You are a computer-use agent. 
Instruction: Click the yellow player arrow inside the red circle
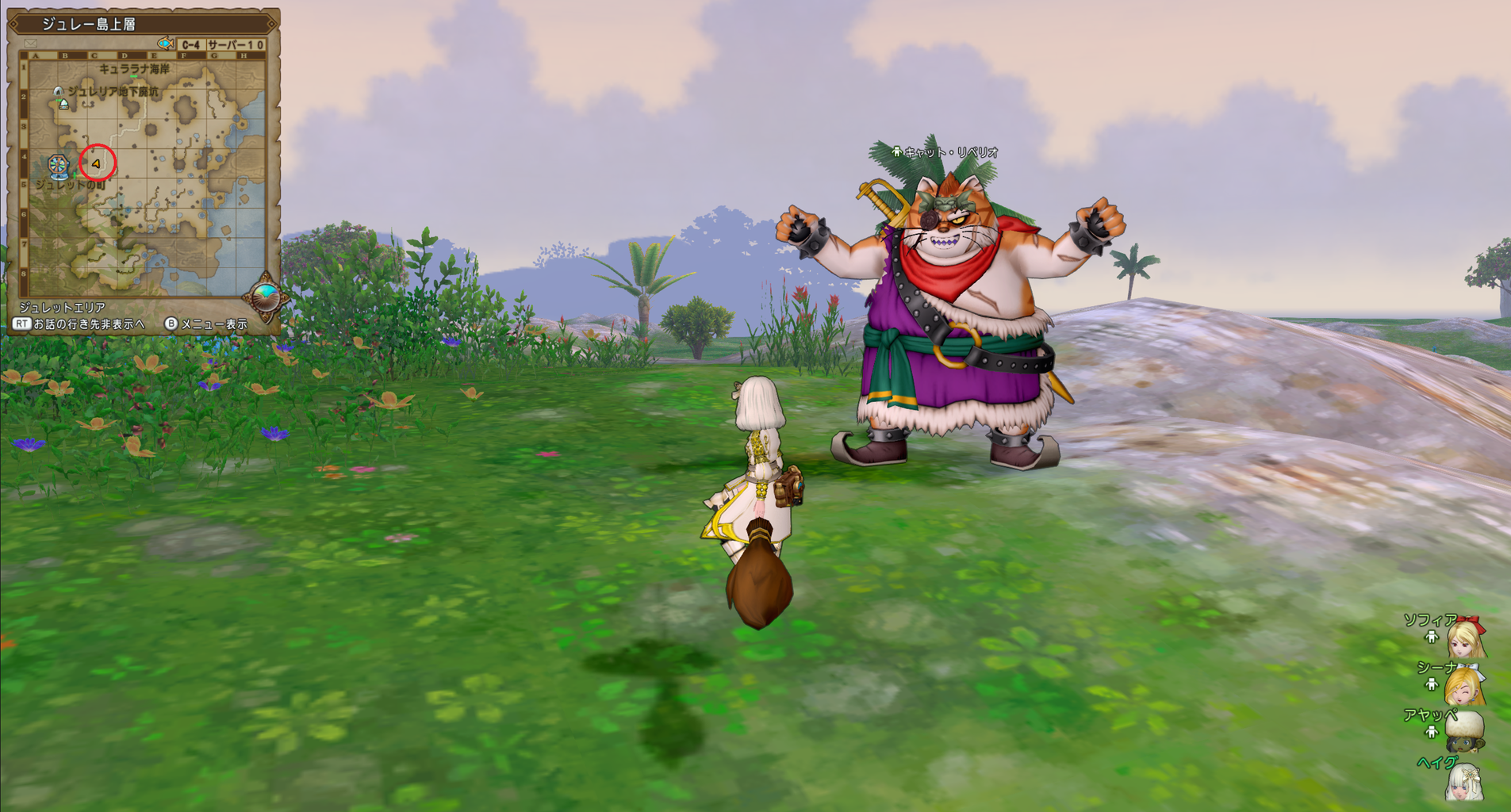95,164
